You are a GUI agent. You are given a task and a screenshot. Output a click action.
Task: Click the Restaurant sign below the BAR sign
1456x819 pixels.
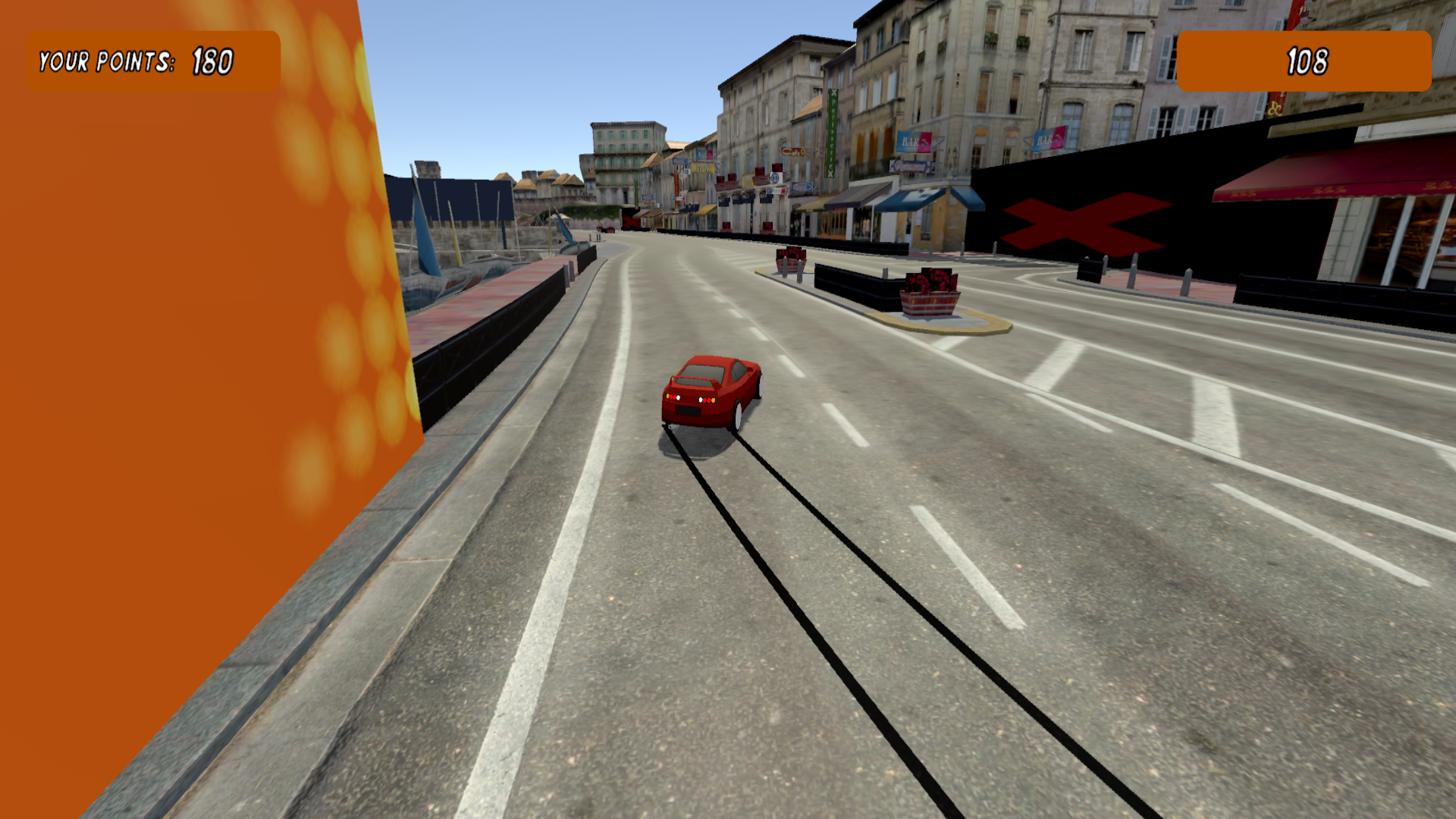910,166
